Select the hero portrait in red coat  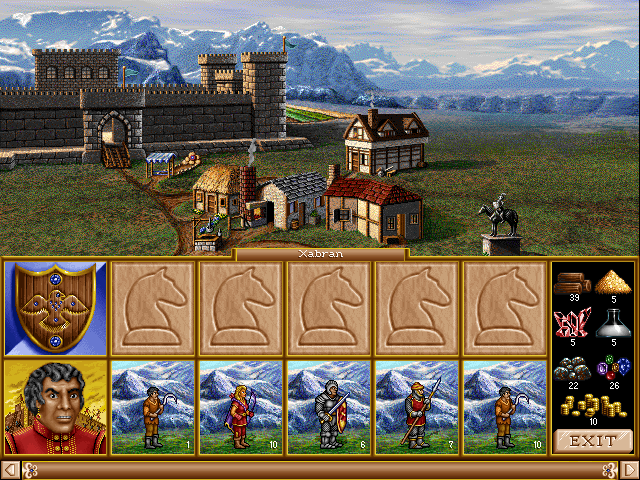[x=56, y=407]
